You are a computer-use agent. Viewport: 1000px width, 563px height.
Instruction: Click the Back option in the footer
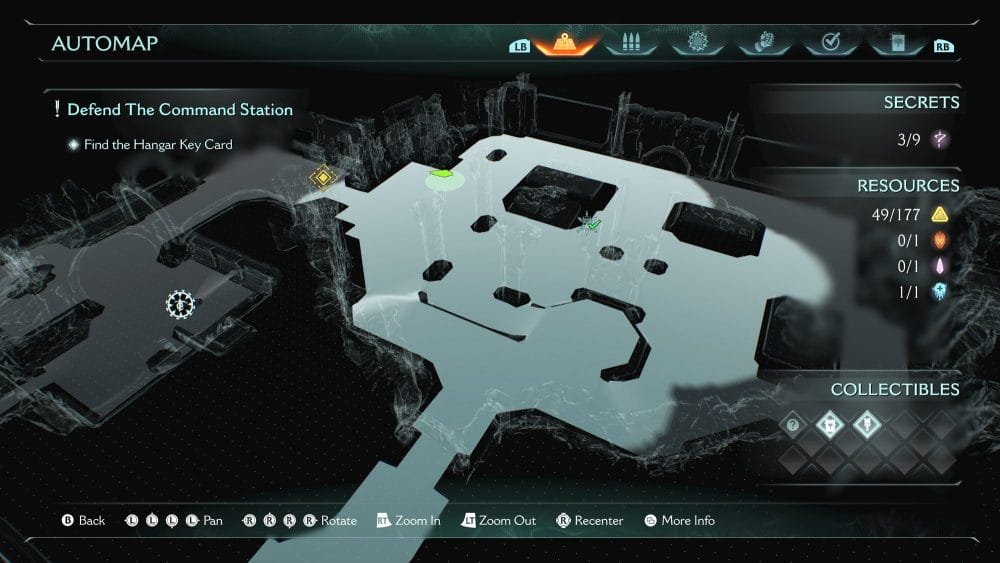pos(84,520)
